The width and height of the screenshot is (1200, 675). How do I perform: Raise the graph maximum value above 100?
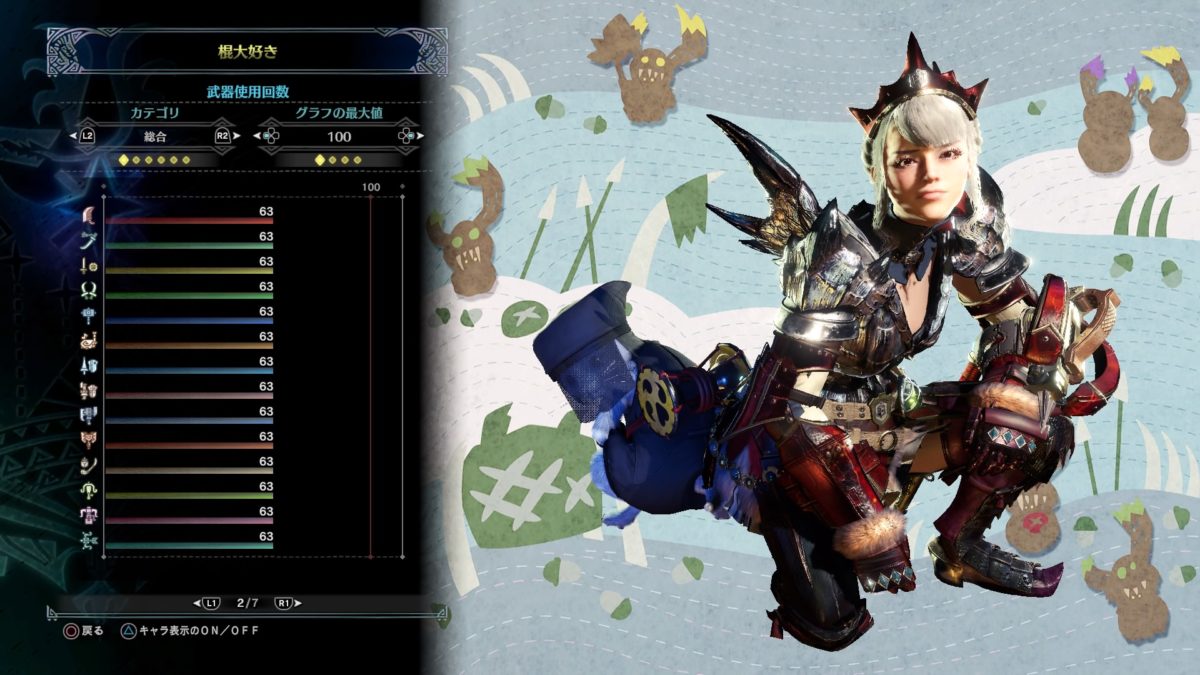406,137
